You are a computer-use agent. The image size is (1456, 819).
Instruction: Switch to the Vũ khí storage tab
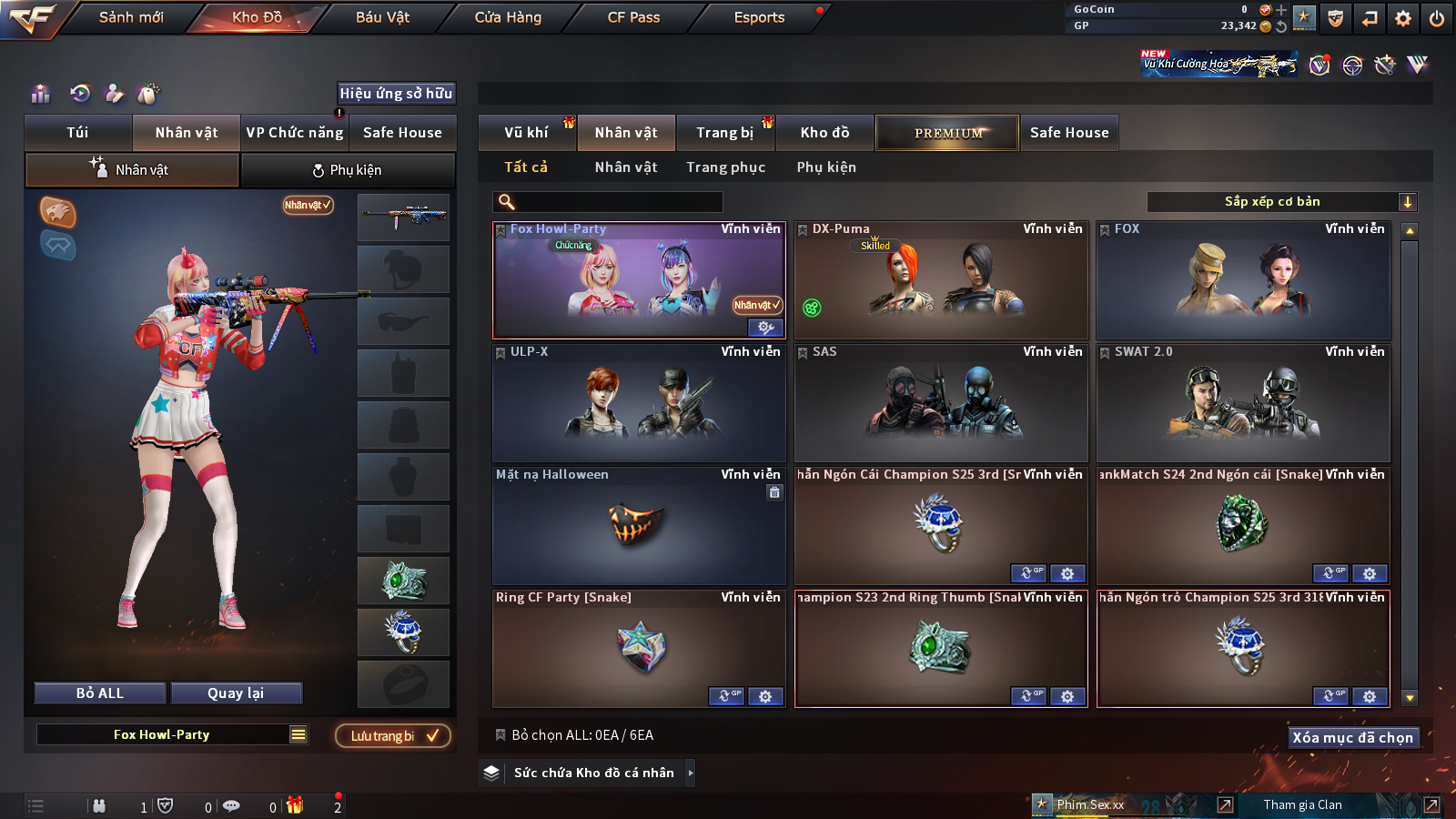pyautogui.click(x=526, y=133)
